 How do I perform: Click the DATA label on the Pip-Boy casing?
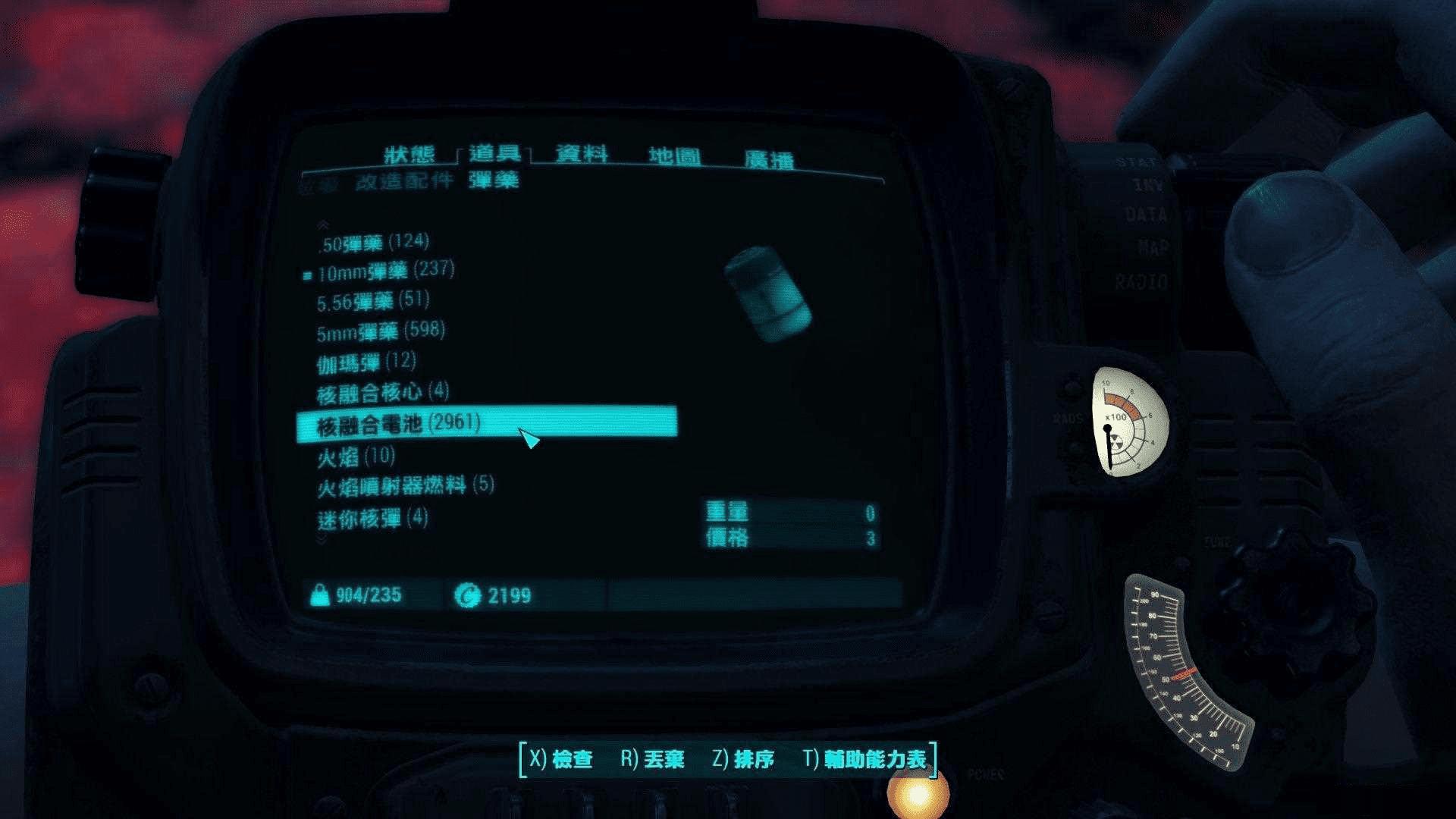tap(1145, 215)
